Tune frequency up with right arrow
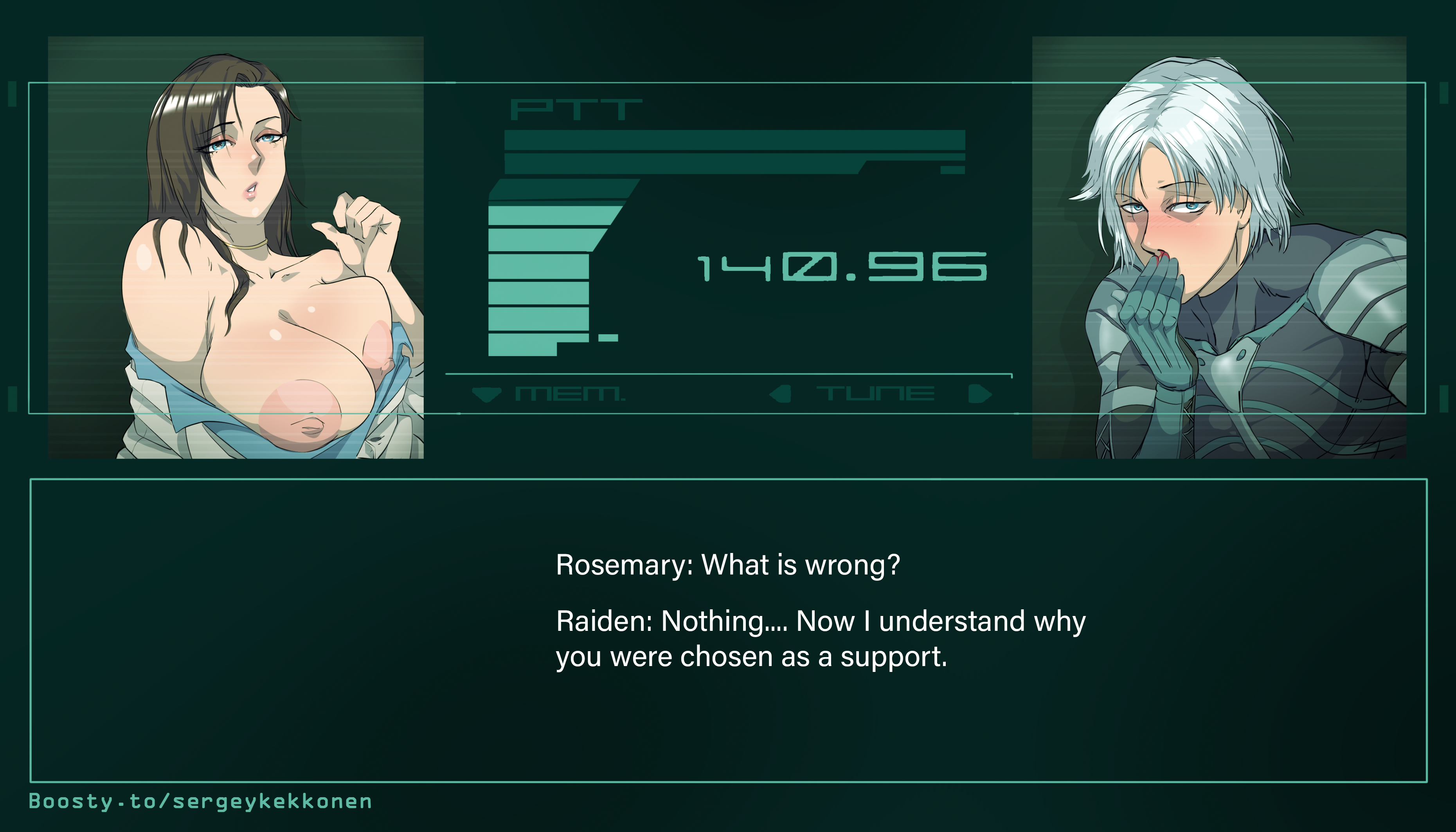 [x=979, y=394]
